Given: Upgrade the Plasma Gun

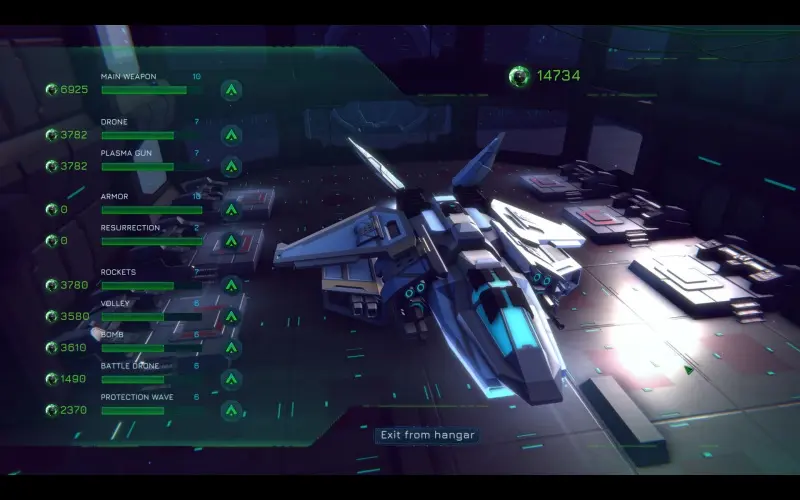Looking at the screenshot, I should (x=231, y=166).
